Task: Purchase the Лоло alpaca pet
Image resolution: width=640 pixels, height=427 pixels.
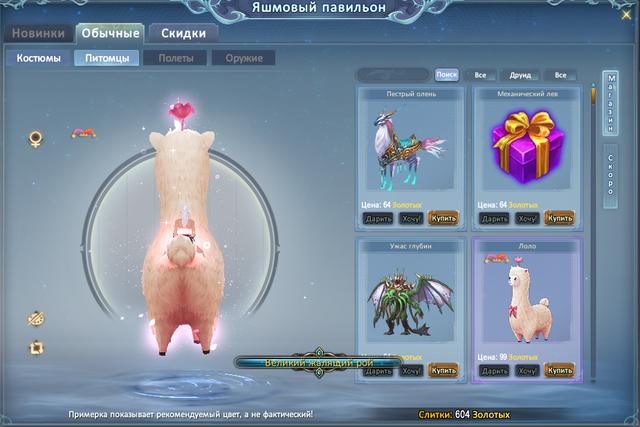Action: point(560,370)
